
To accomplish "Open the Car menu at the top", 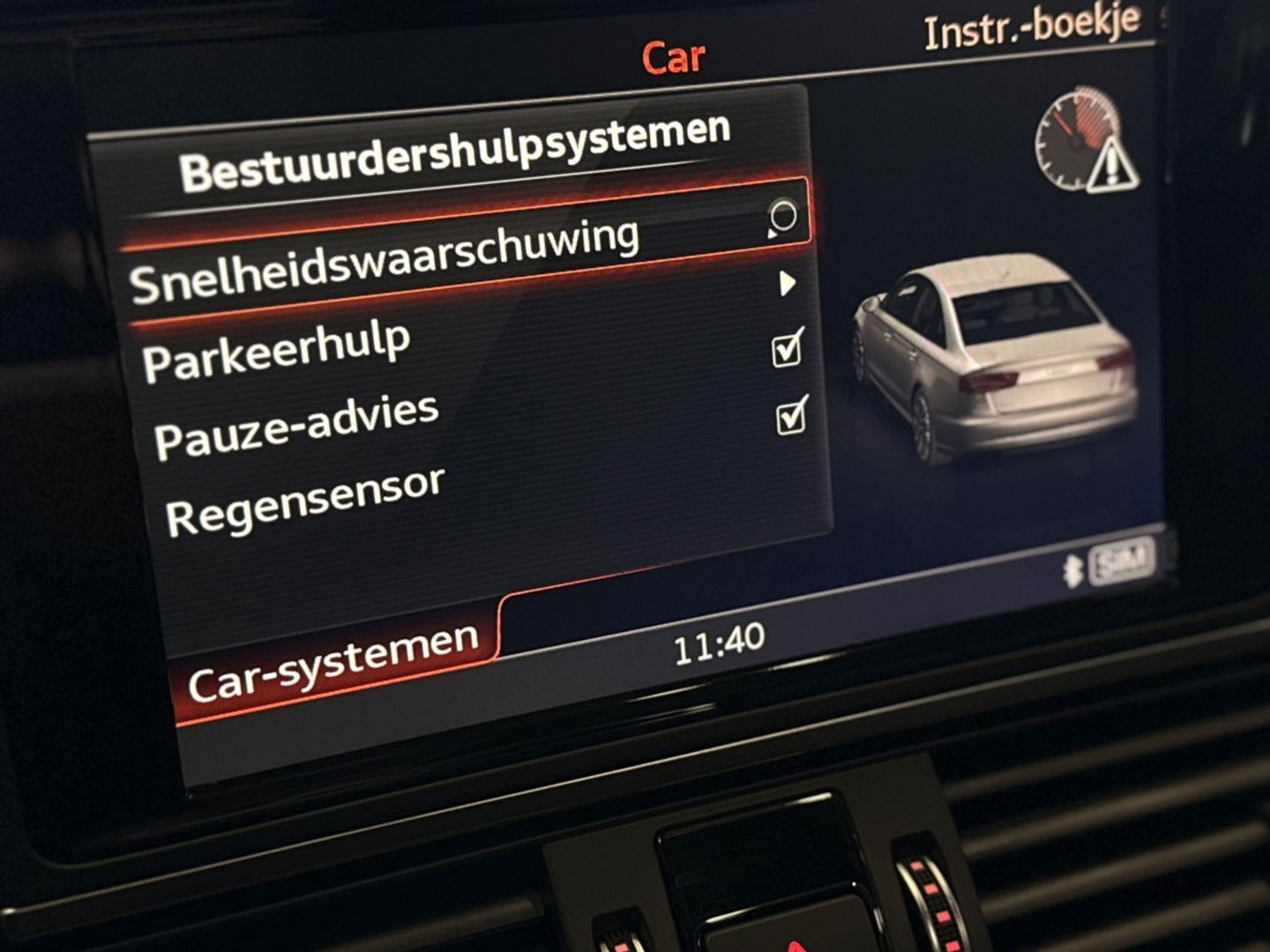I will (674, 57).
